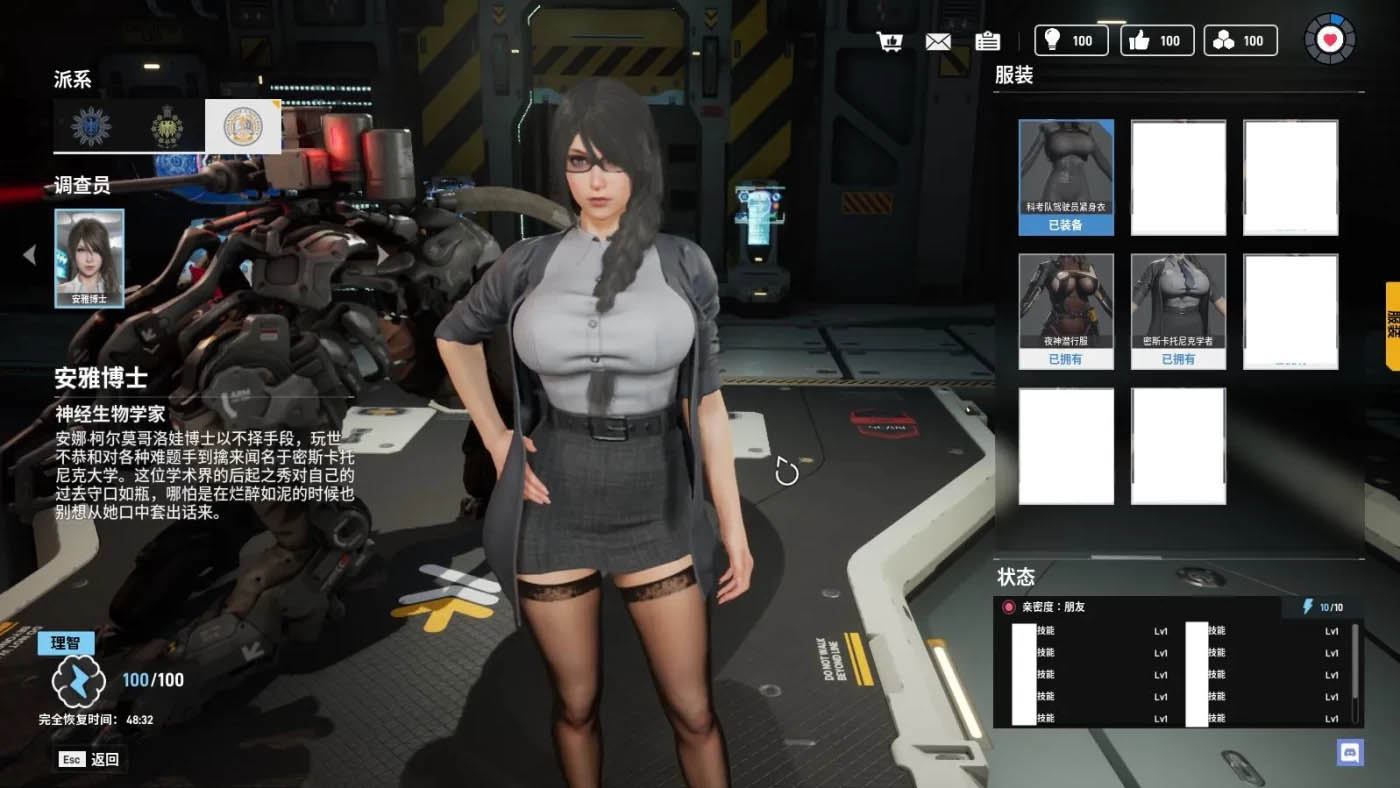Image resolution: width=1400 pixels, height=788 pixels.
Task: Open the clipboard task list icon
Action: point(987,41)
